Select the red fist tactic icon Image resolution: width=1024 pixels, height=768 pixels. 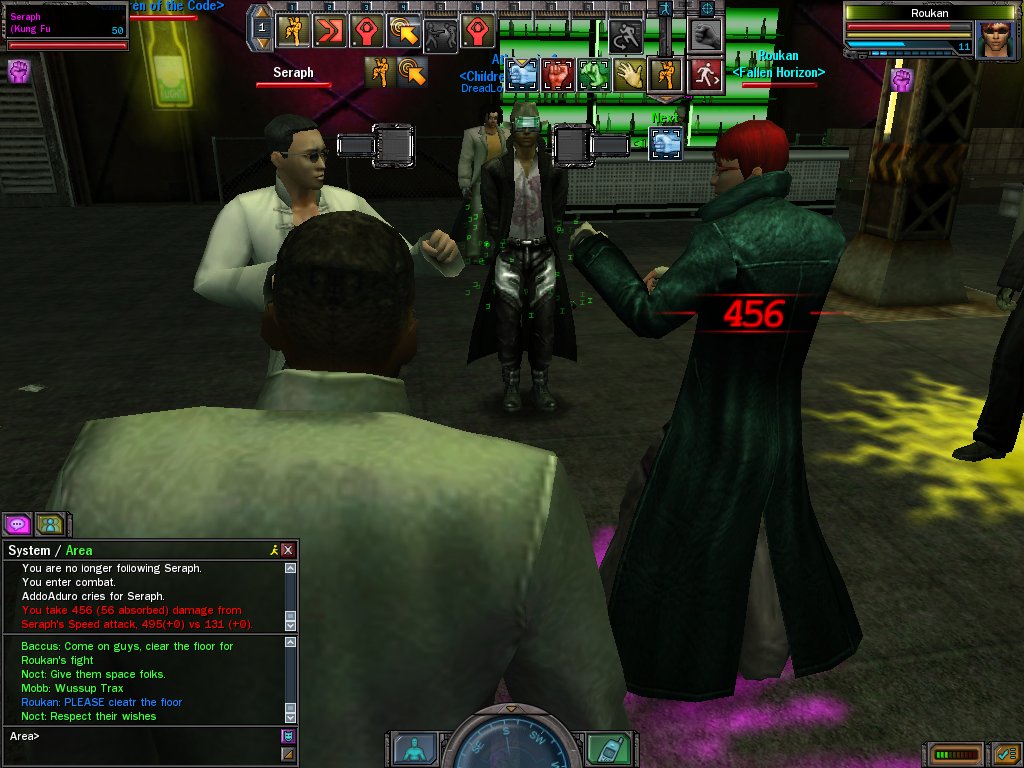pos(558,74)
